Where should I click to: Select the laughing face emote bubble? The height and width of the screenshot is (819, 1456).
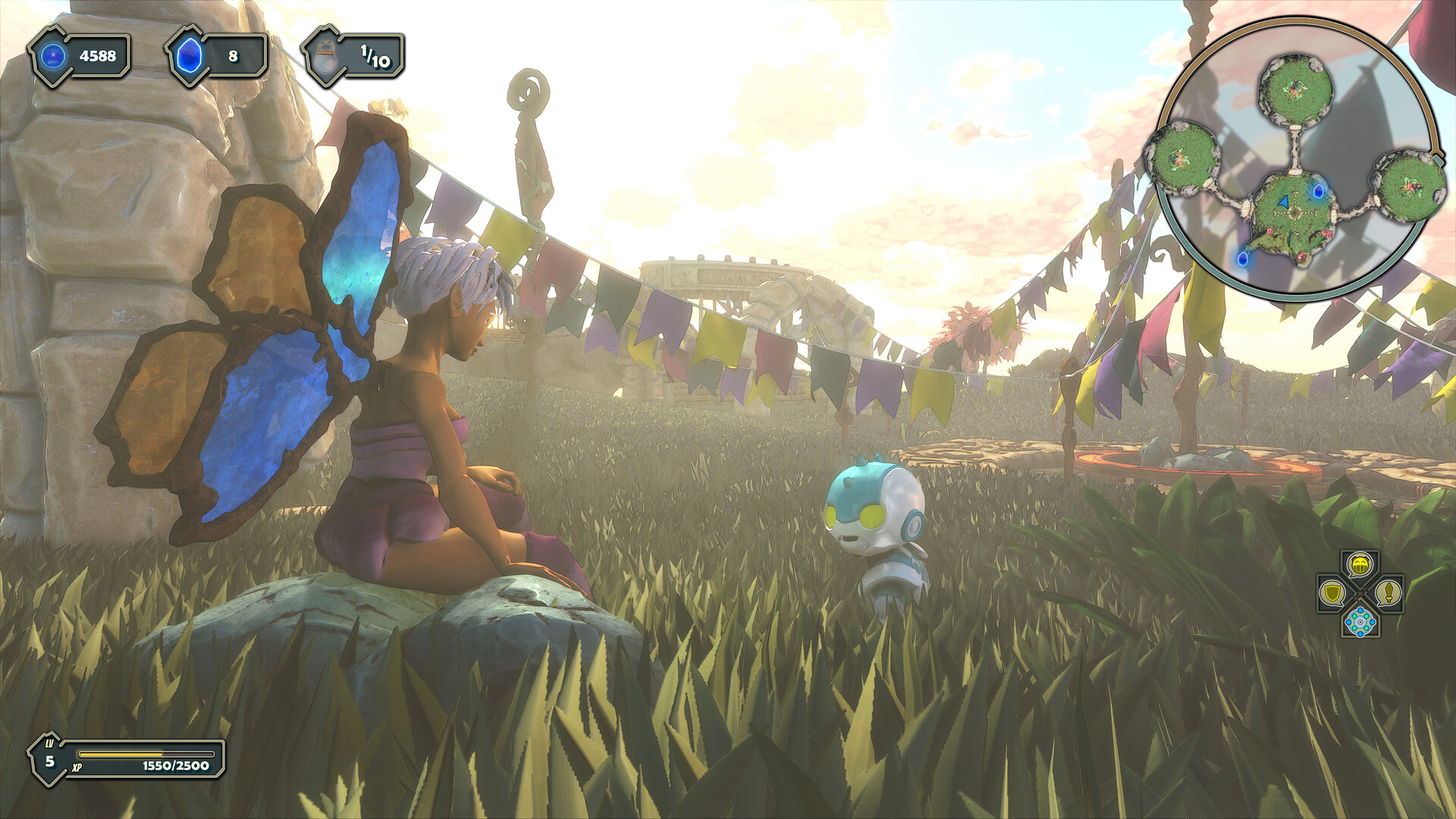click(x=1360, y=563)
